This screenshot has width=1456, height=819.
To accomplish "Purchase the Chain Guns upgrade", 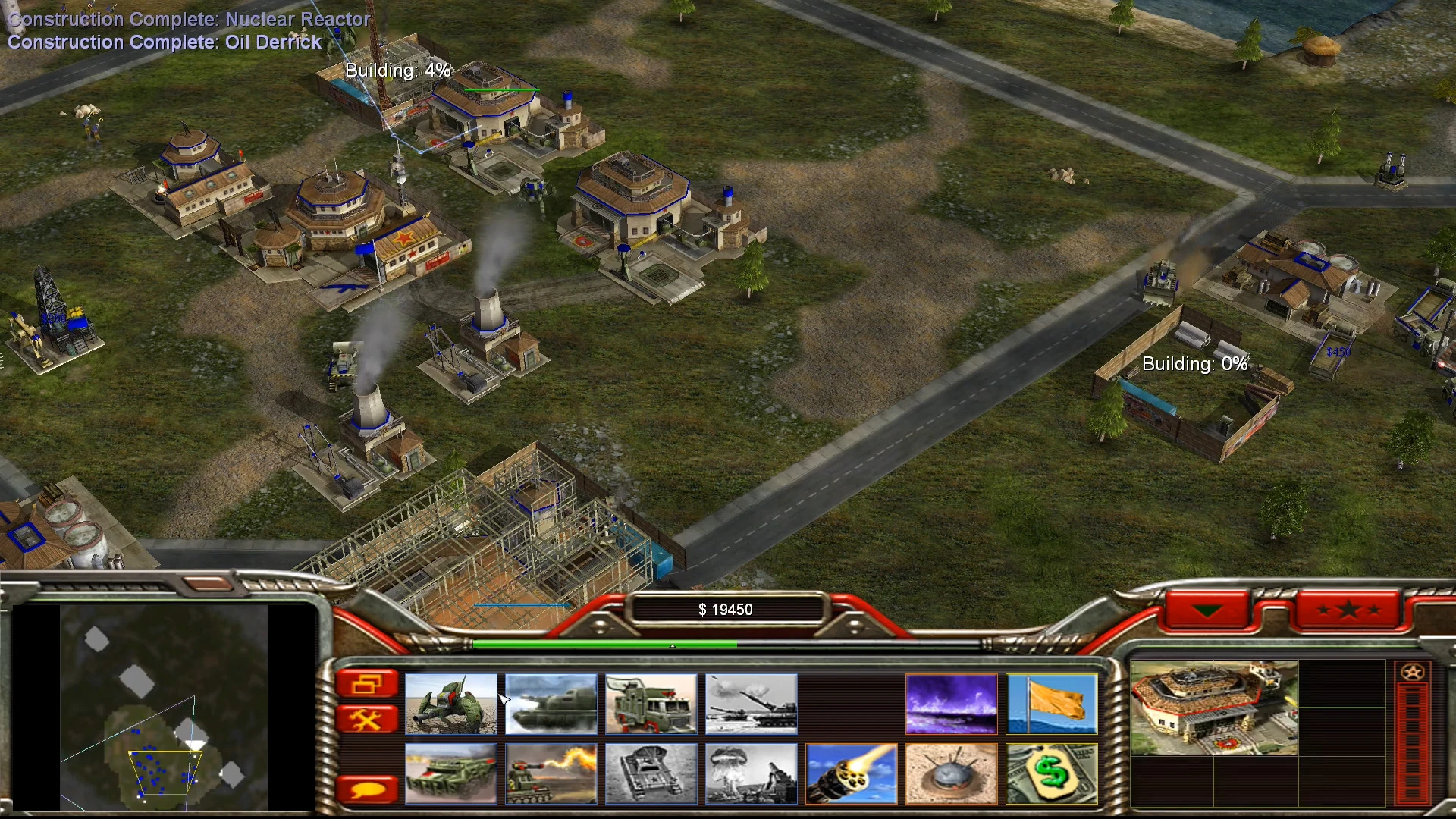I will [852, 773].
